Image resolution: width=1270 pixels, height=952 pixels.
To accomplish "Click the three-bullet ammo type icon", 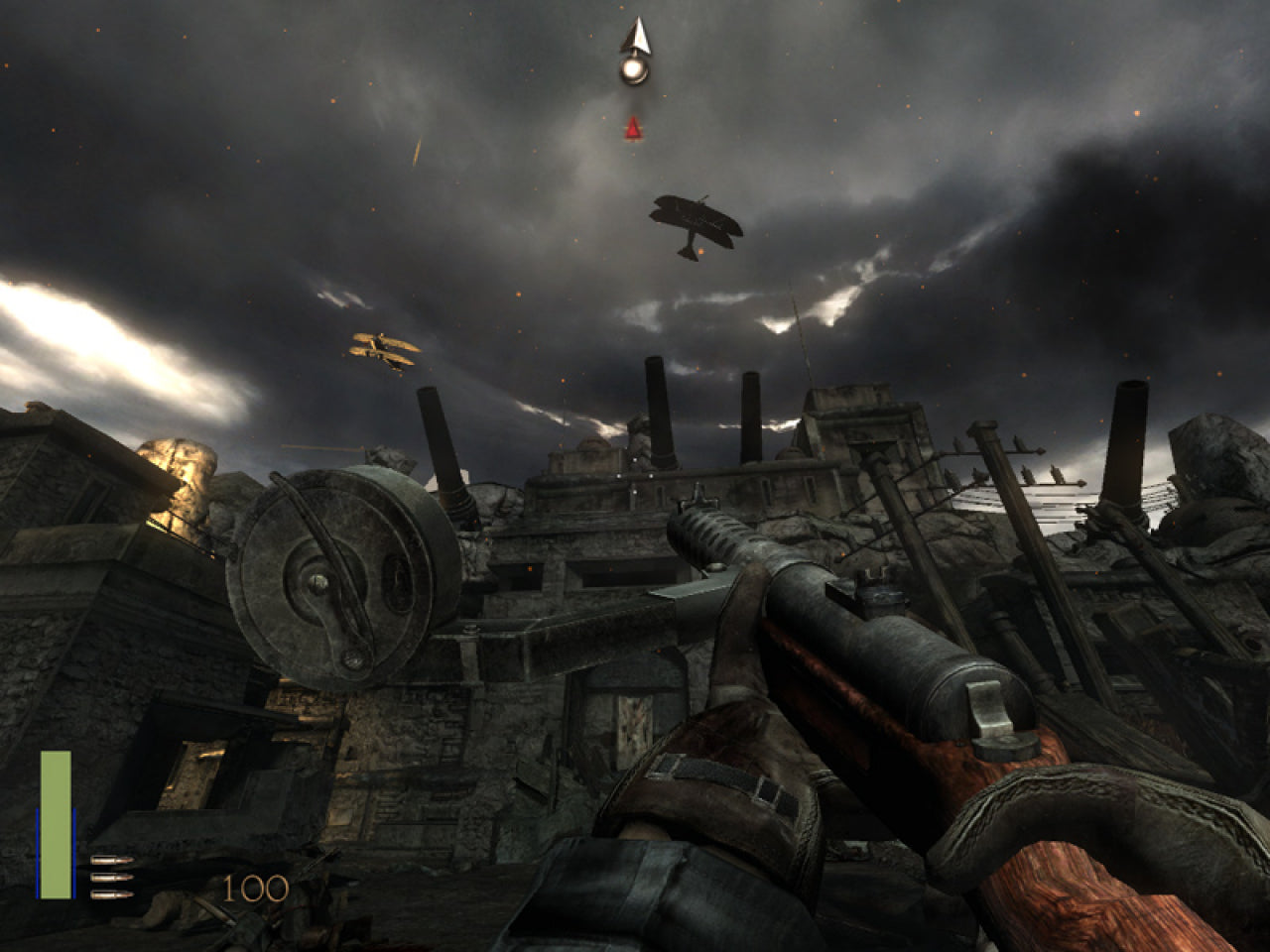I will pos(111,878).
